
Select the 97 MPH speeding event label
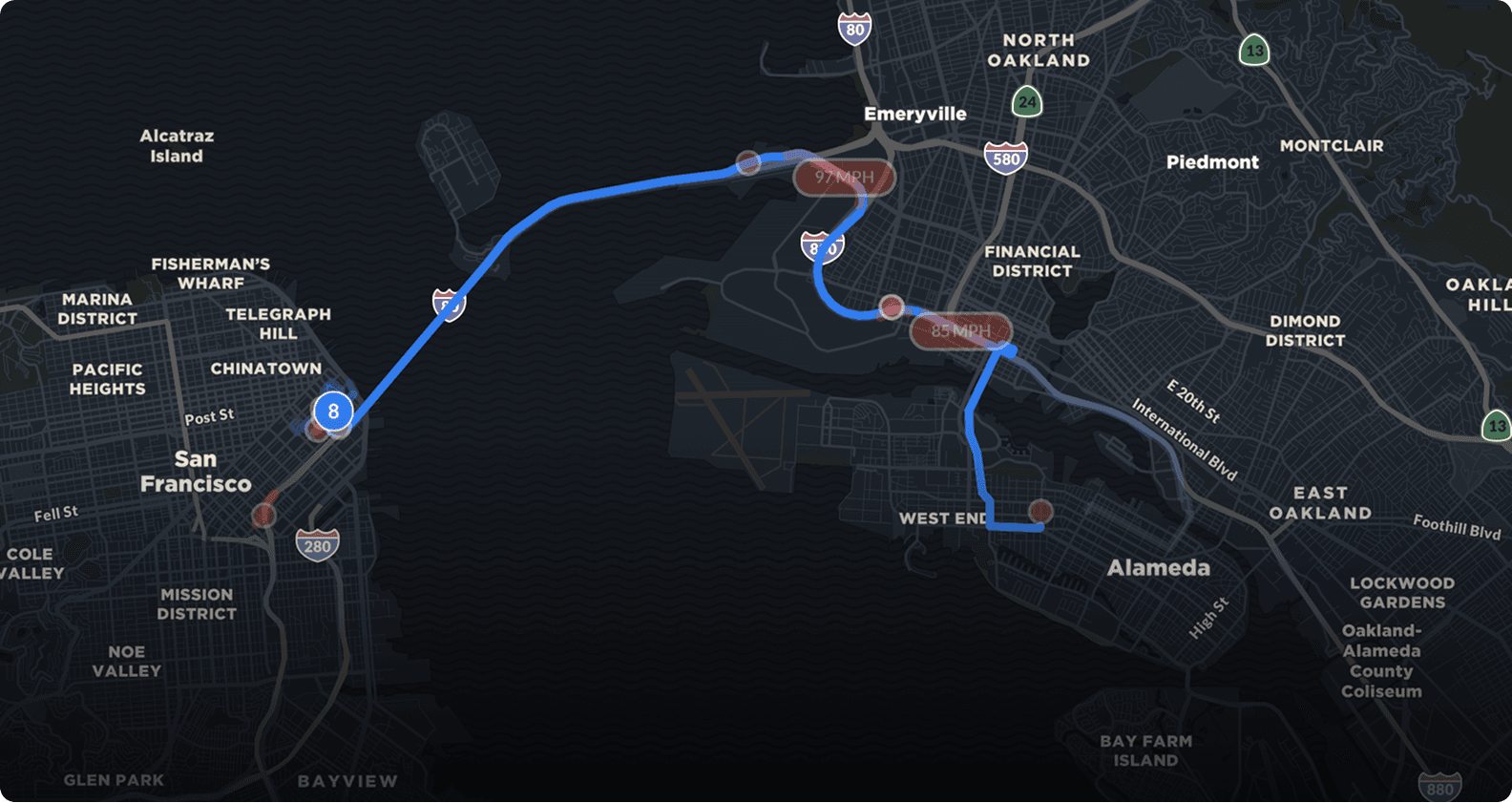pyautogui.click(x=844, y=178)
